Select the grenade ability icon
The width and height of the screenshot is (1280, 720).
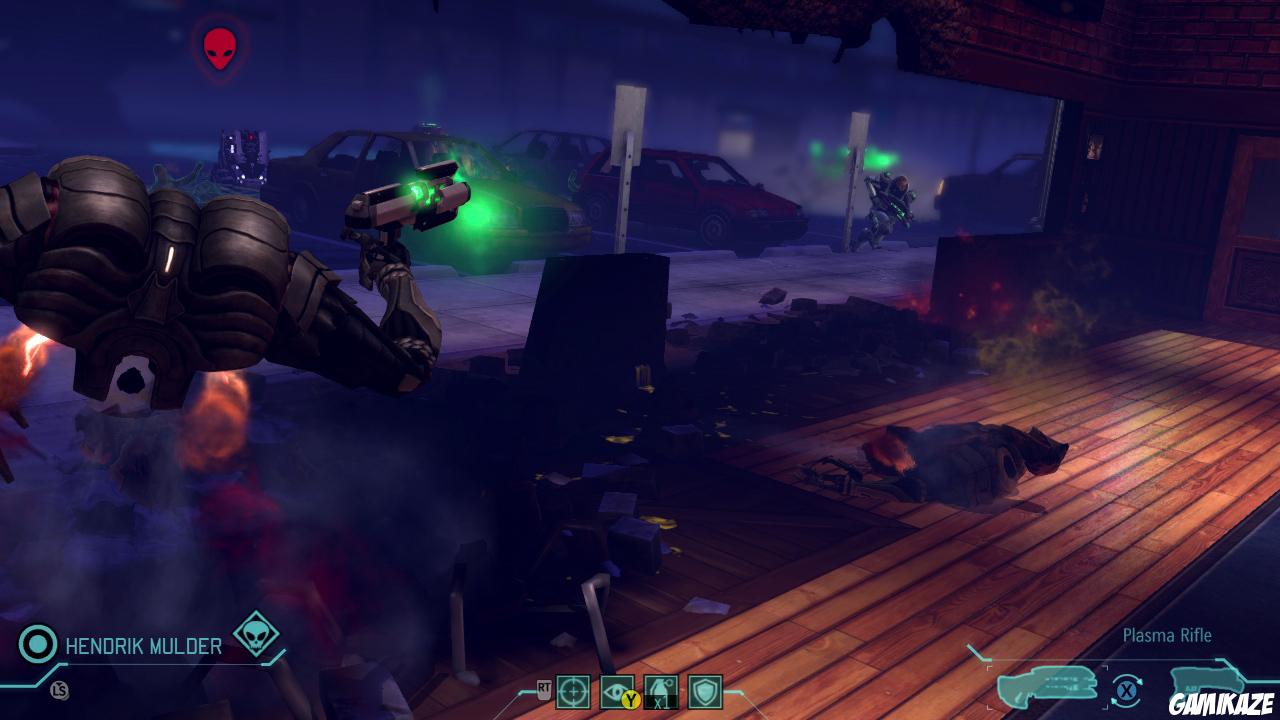click(x=662, y=685)
